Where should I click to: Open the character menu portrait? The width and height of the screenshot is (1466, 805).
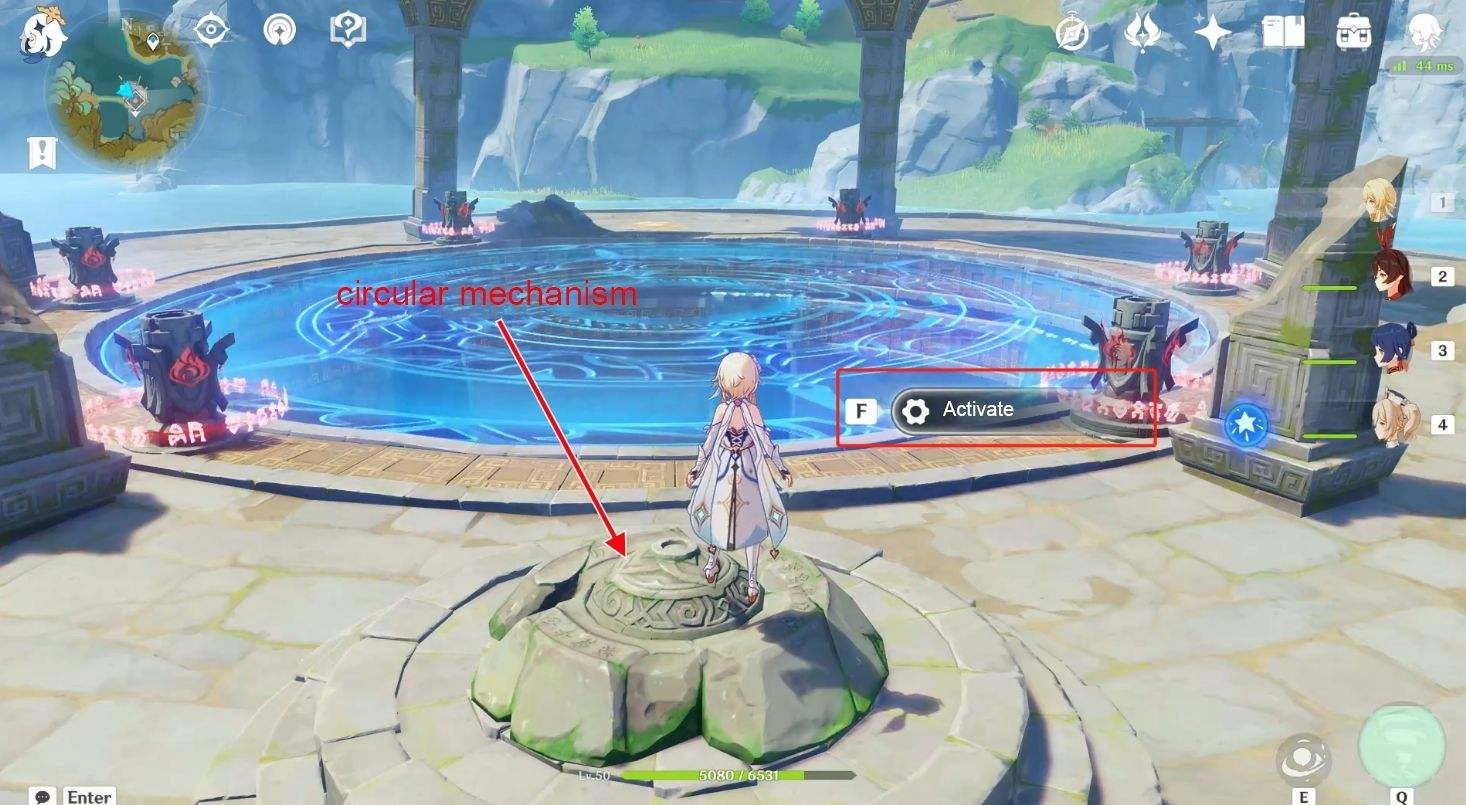[1424, 31]
